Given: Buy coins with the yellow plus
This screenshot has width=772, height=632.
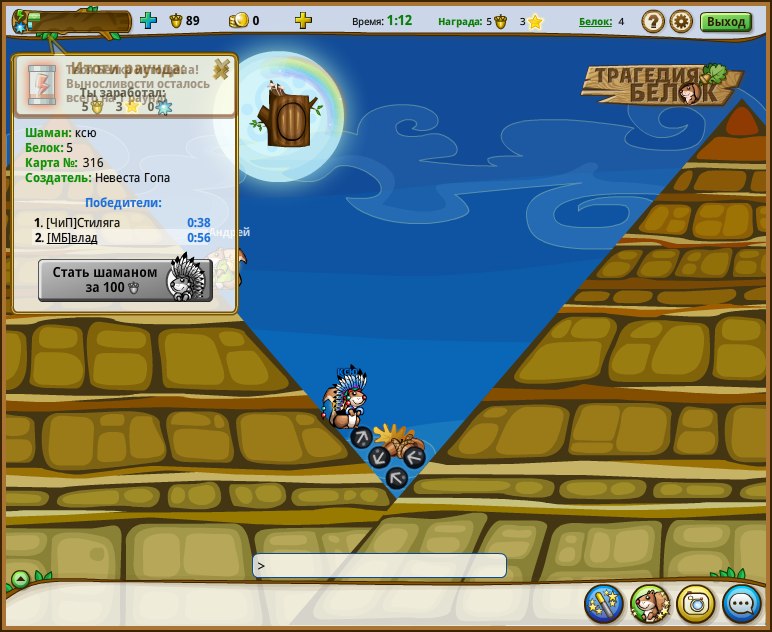Looking at the screenshot, I should (303, 20).
